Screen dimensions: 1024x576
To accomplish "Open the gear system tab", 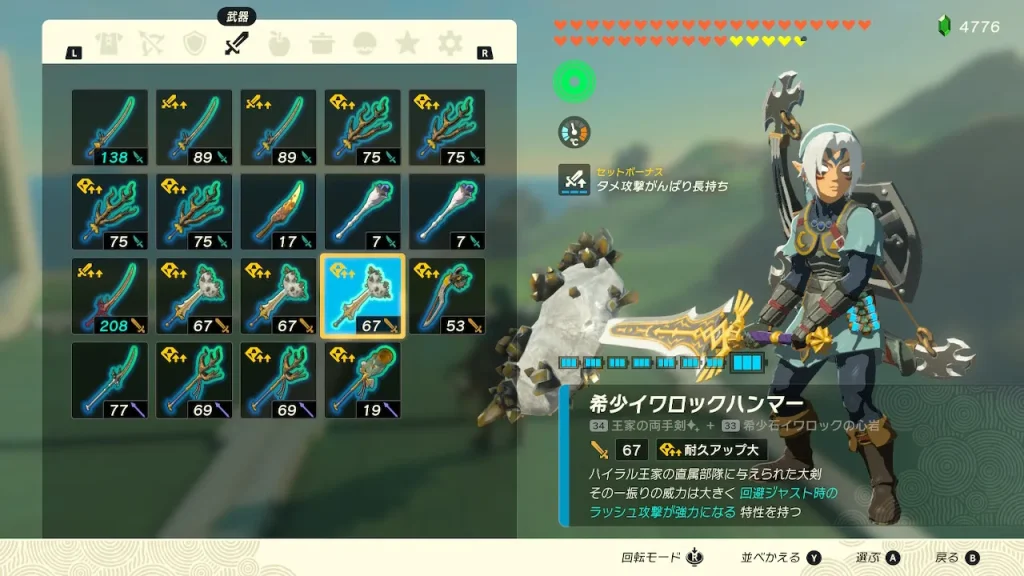I will (x=450, y=43).
